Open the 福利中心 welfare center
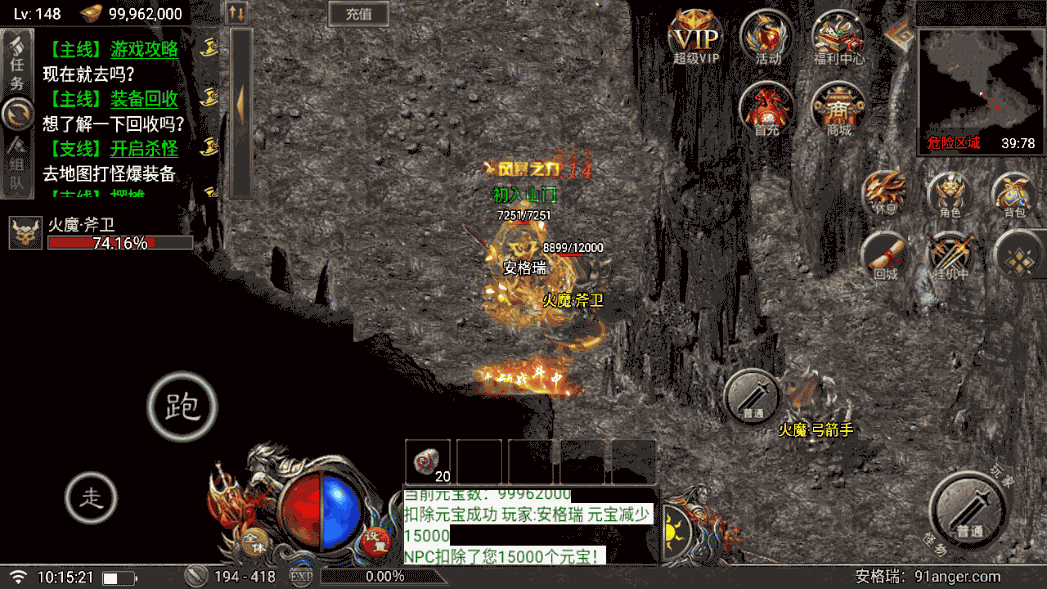The image size is (1047, 589). coord(838,37)
